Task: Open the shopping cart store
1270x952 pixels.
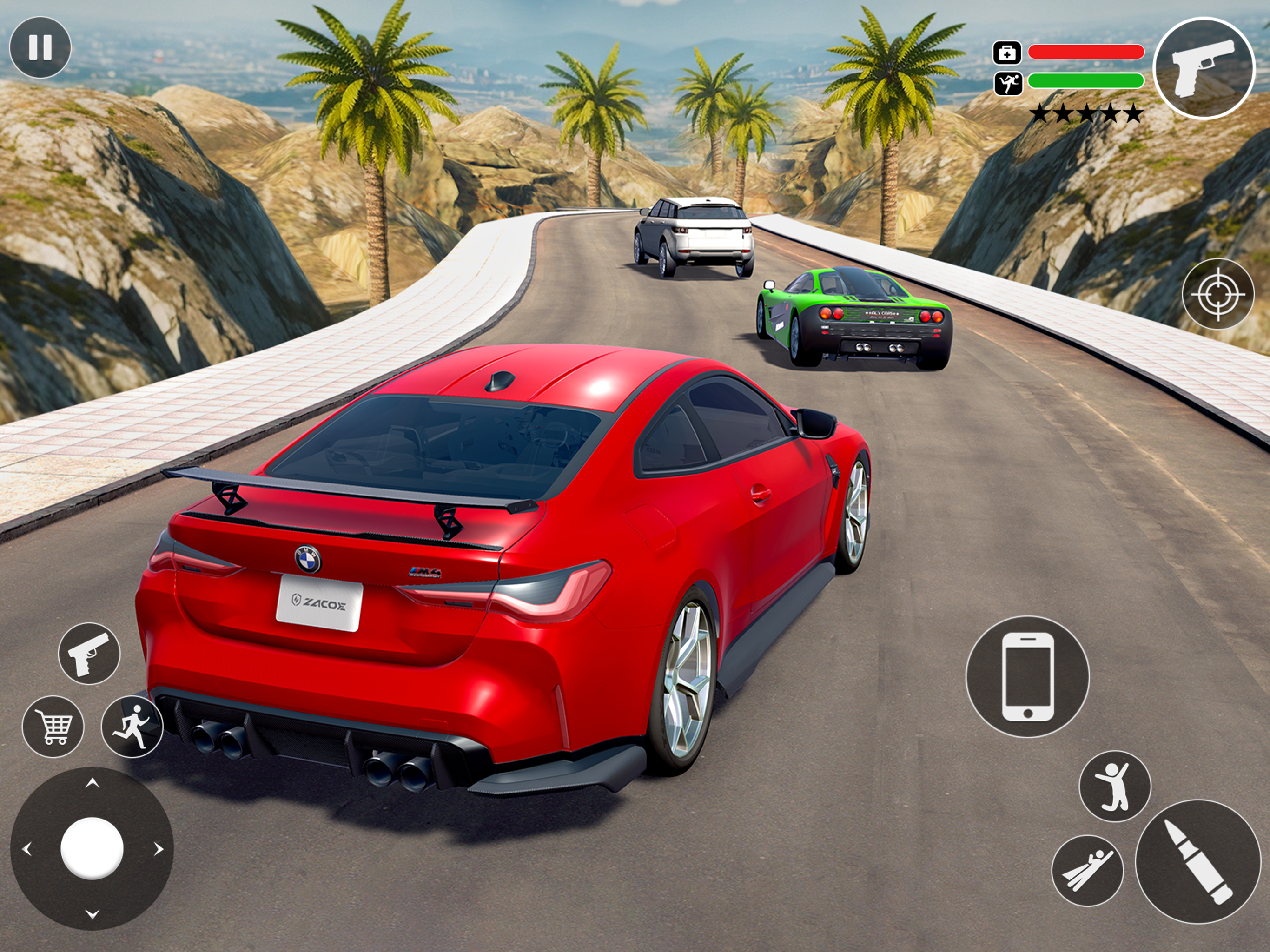Action: (53, 727)
